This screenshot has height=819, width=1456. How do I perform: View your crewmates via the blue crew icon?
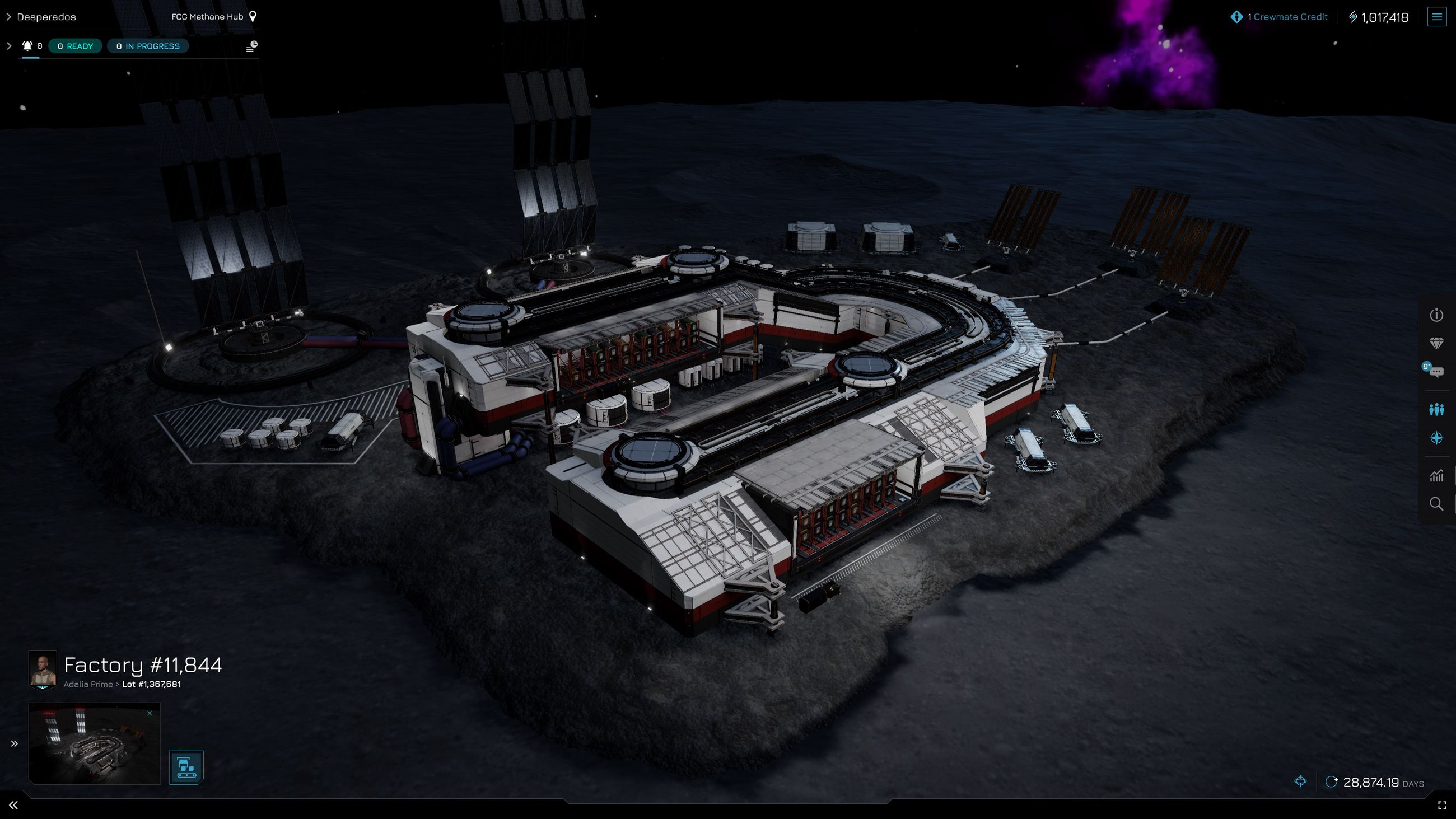1438,409
